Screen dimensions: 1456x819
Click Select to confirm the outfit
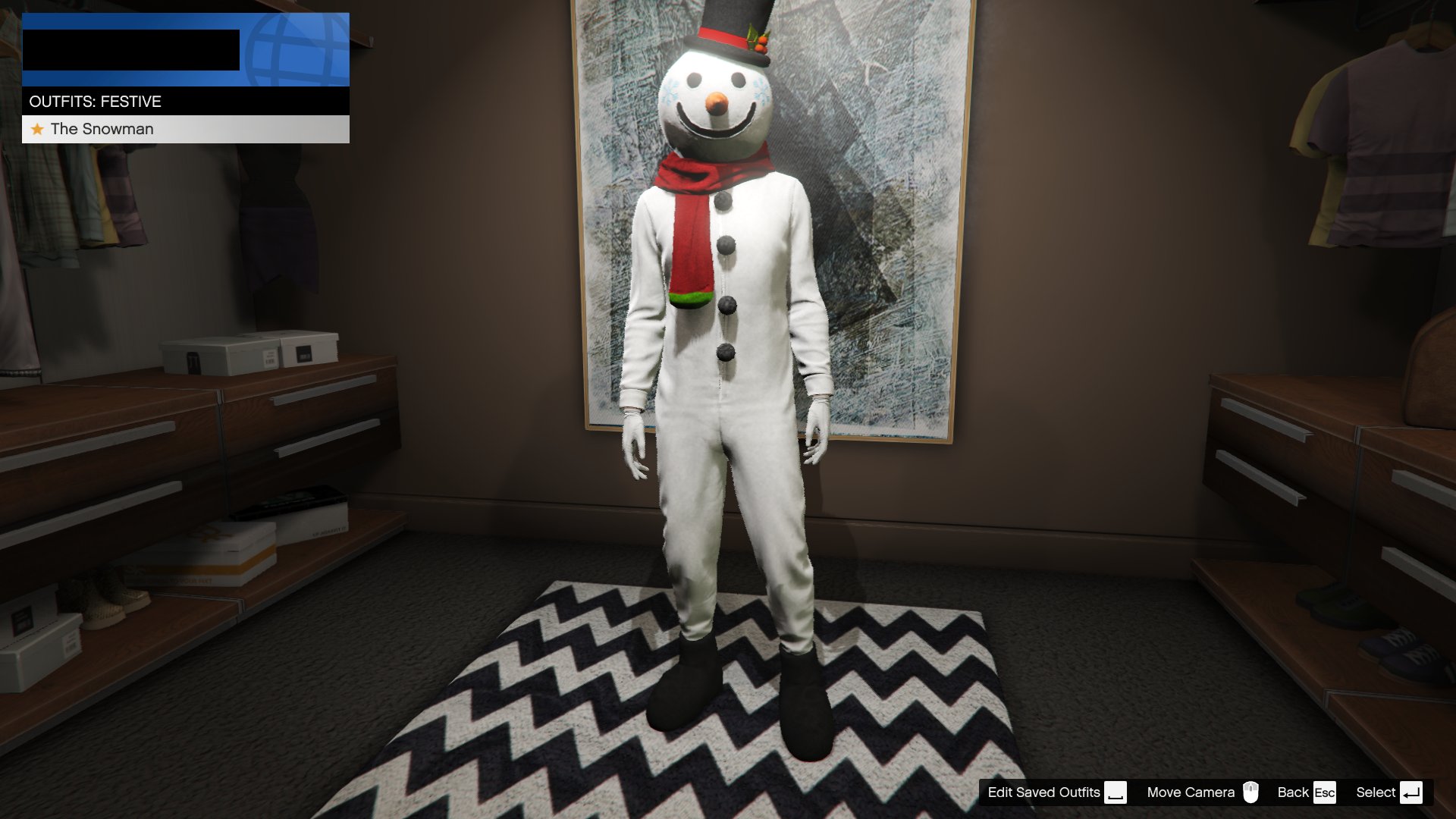click(x=1375, y=792)
